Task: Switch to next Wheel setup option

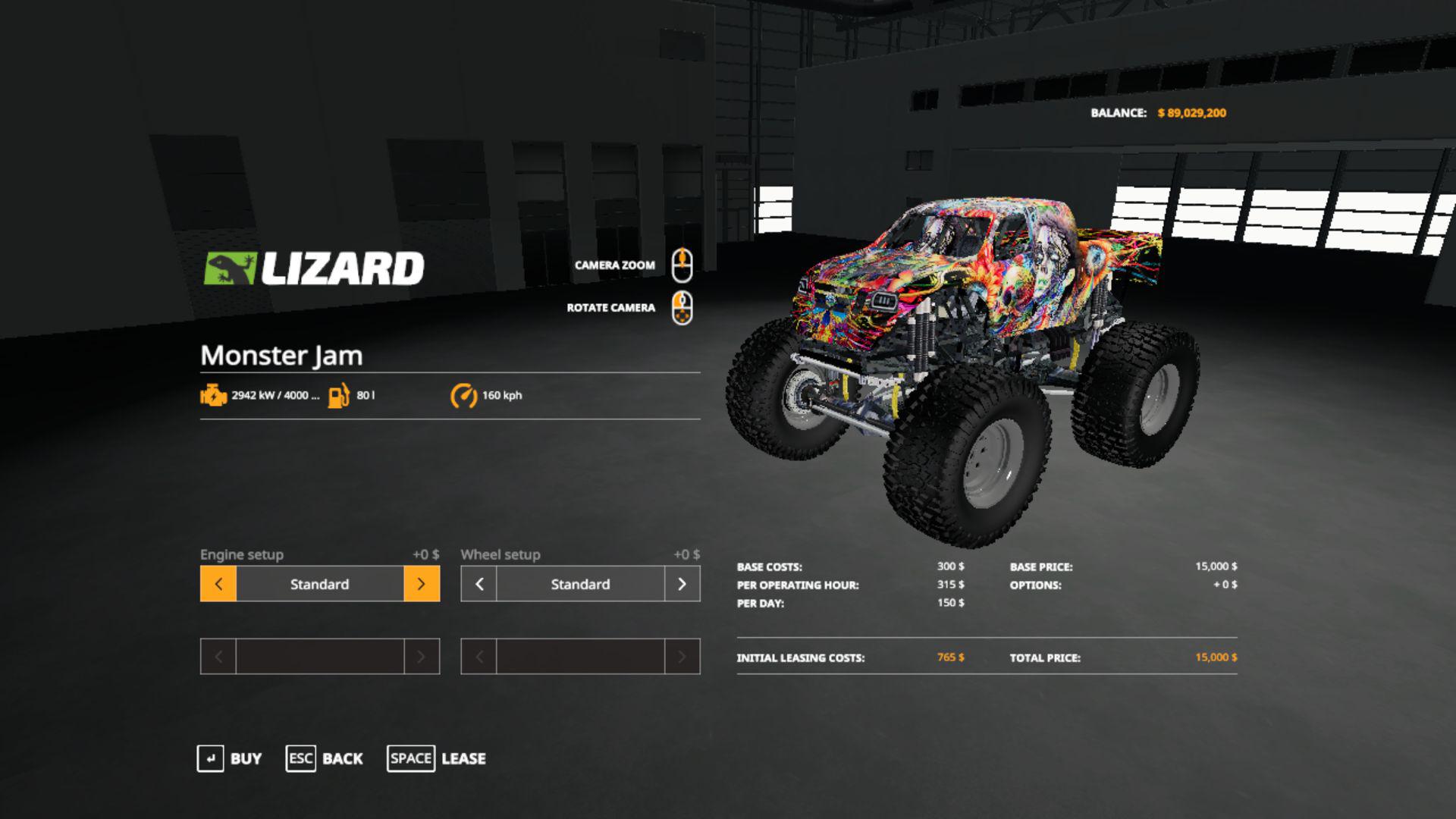Action: (x=682, y=584)
